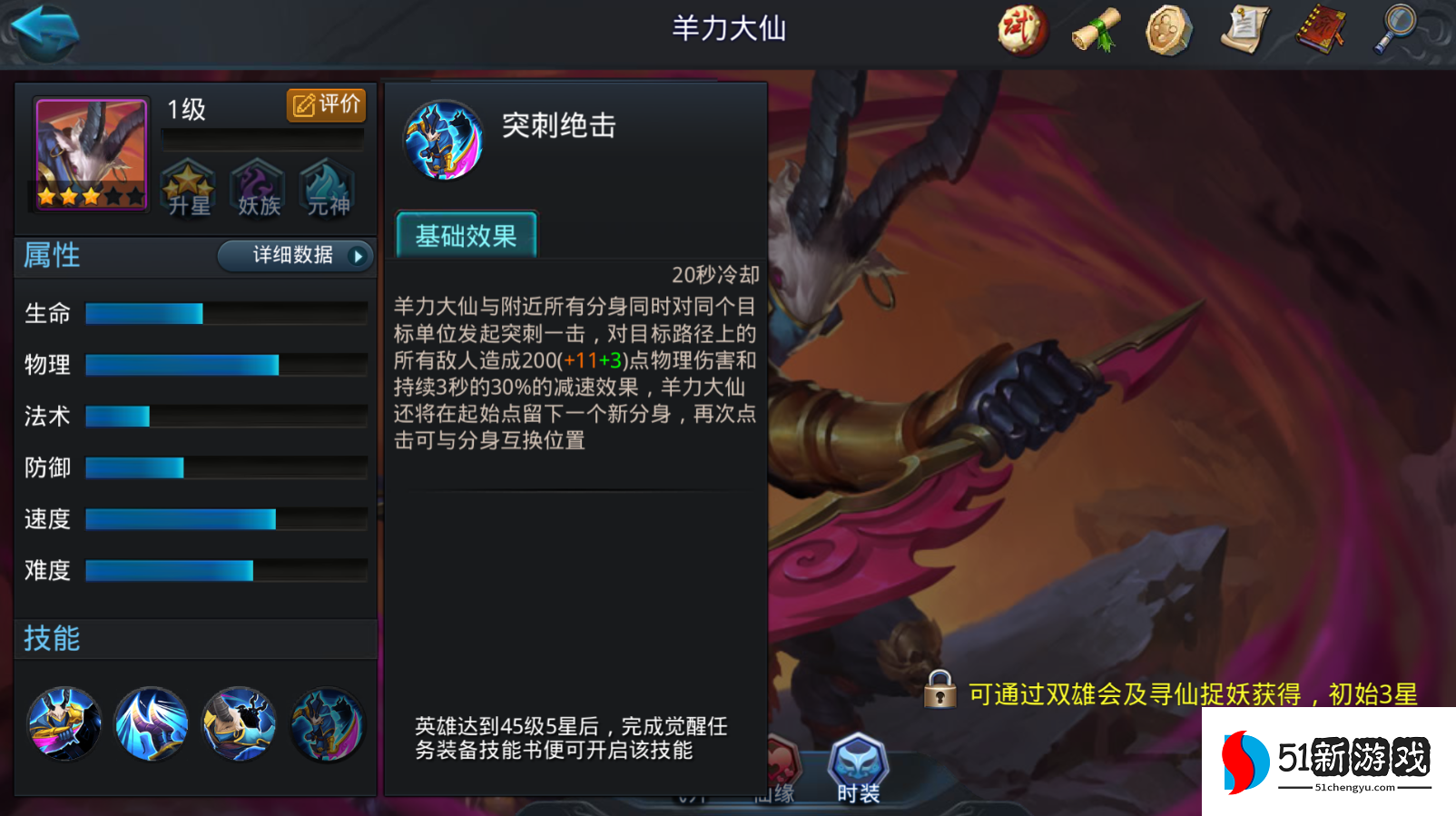Click the hero portrait thumbnail with three stars
The image size is (1456, 816).
pos(88,152)
